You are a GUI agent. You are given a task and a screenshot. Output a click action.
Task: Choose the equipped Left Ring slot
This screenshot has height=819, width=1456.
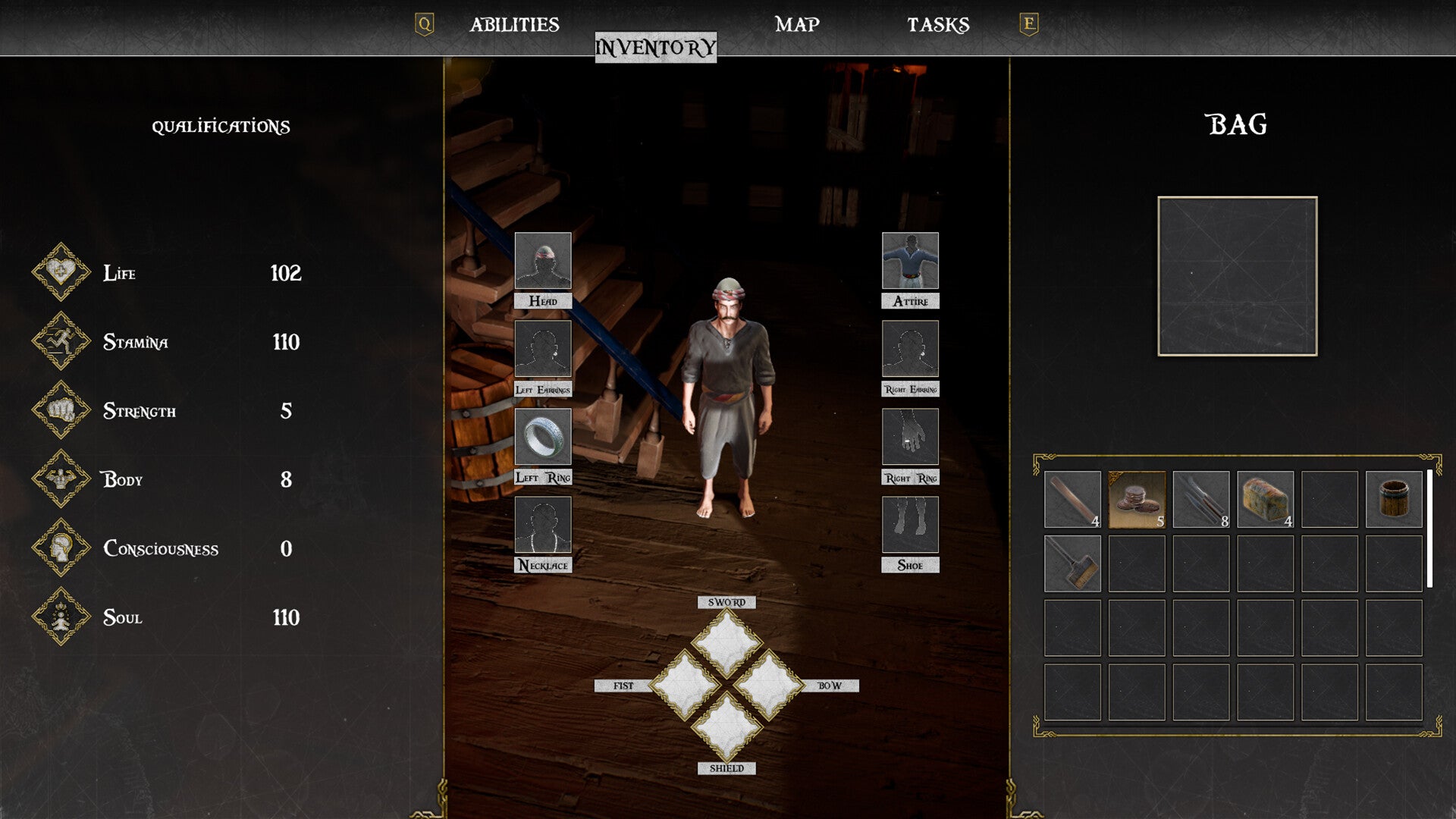point(543,437)
